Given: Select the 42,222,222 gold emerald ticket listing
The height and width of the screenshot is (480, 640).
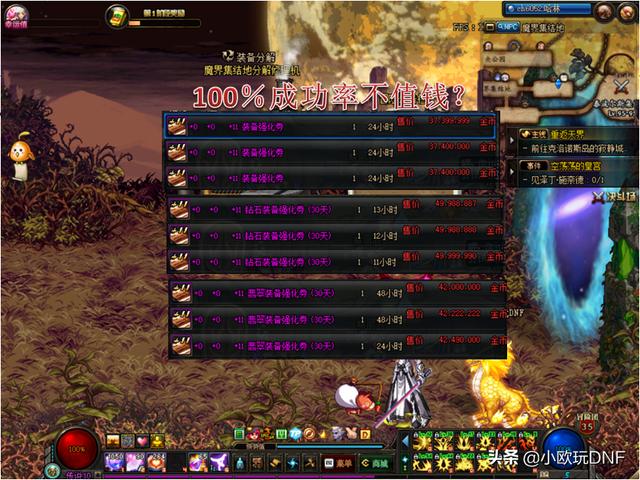Looking at the screenshot, I should (x=336, y=320).
